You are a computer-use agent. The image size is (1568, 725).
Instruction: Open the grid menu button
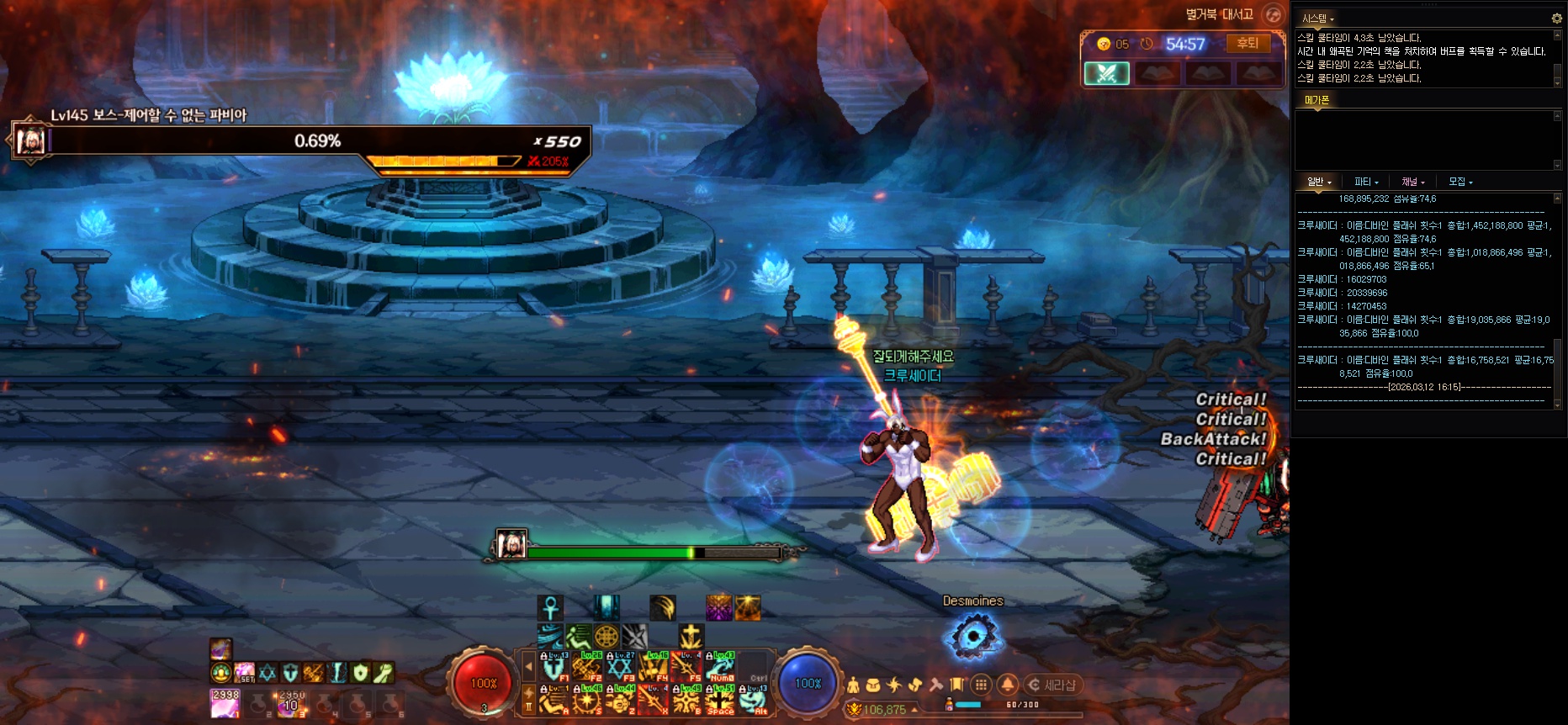tap(981, 685)
